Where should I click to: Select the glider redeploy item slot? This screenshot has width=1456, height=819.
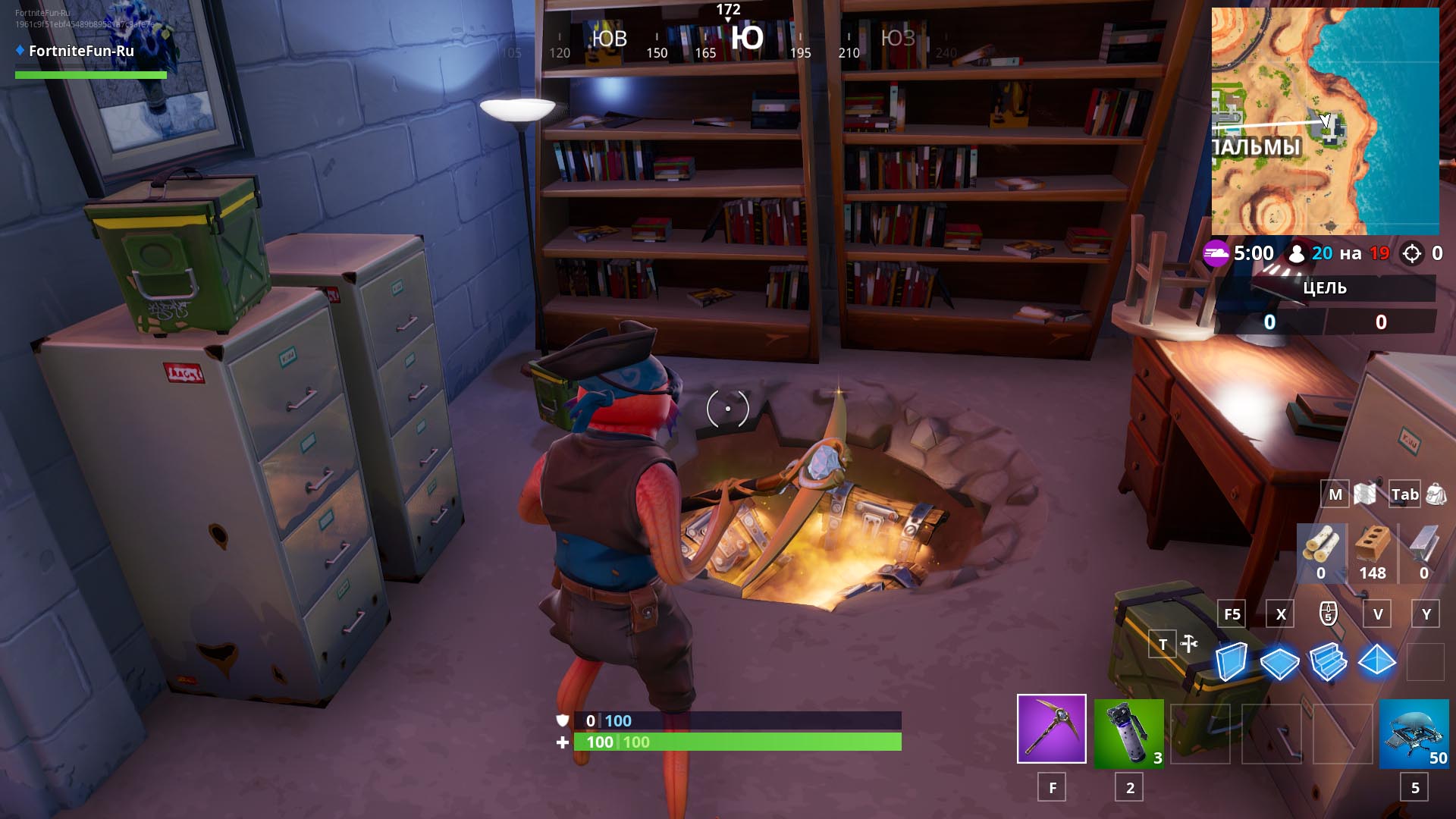point(1414,733)
